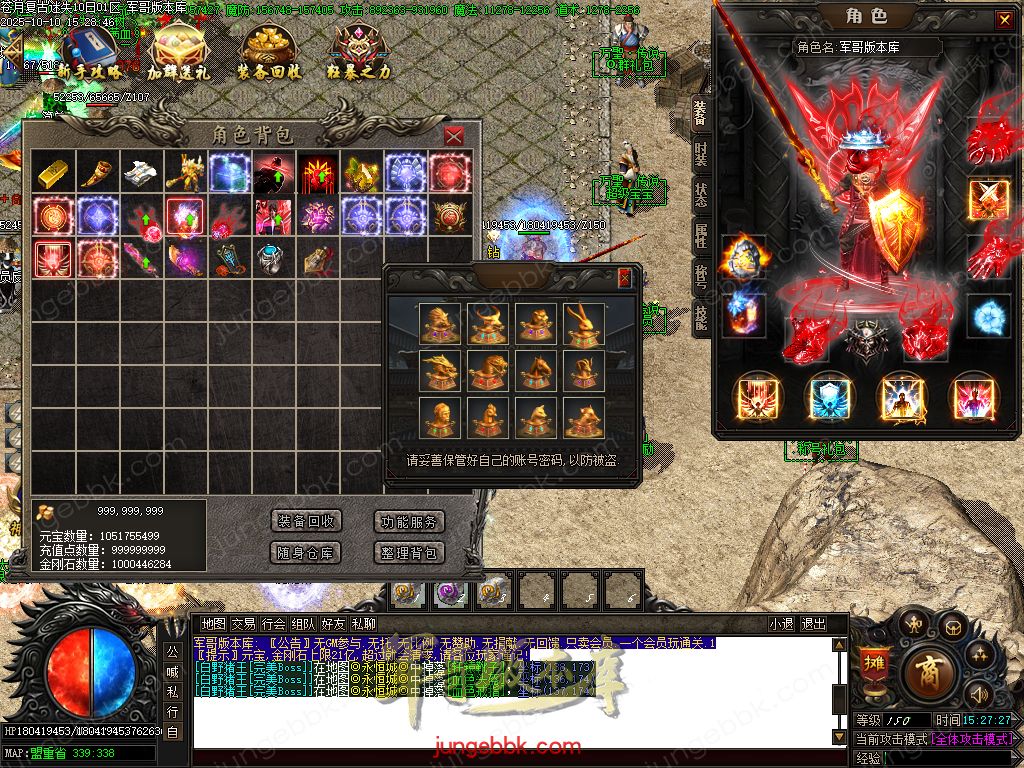This screenshot has height=768, width=1024.
Task: Sort the bag with 整理背包
Action: pos(408,552)
